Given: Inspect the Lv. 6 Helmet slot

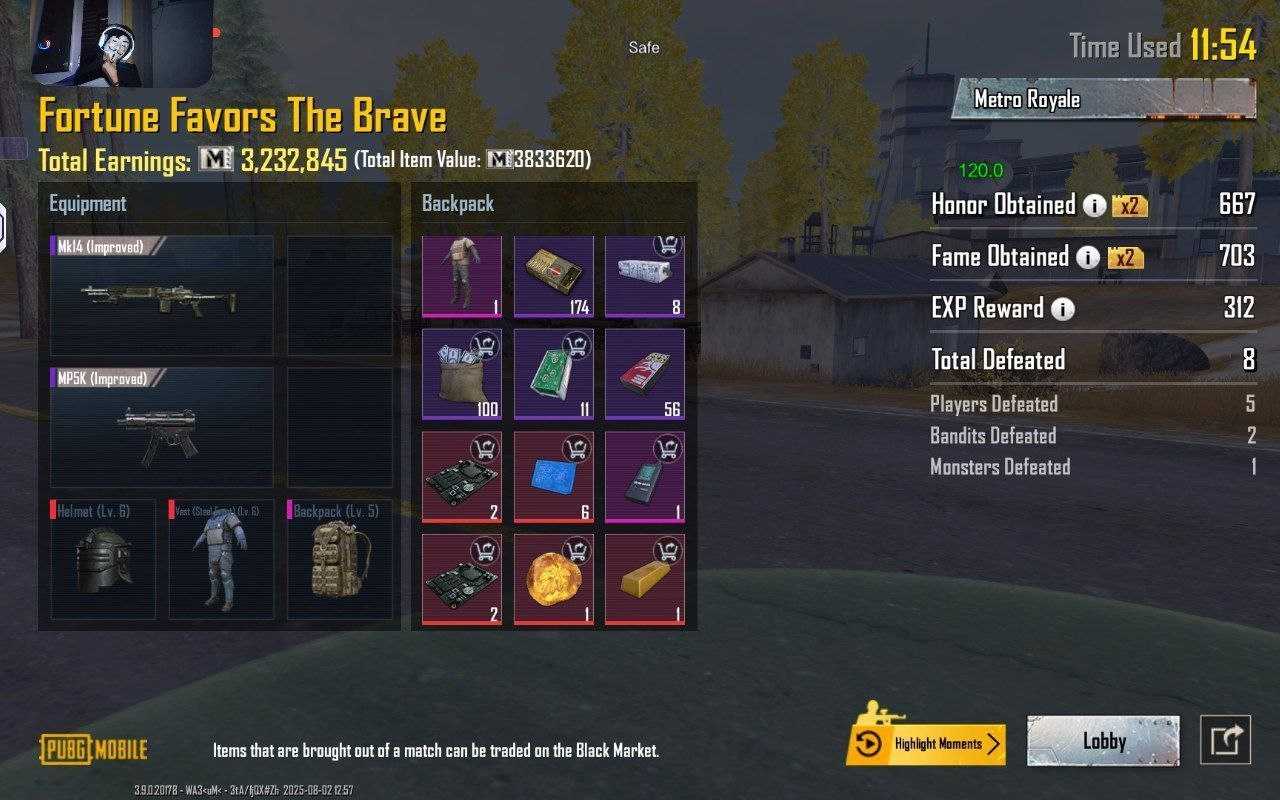Looking at the screenshot, I should click(x=103, y=559).
